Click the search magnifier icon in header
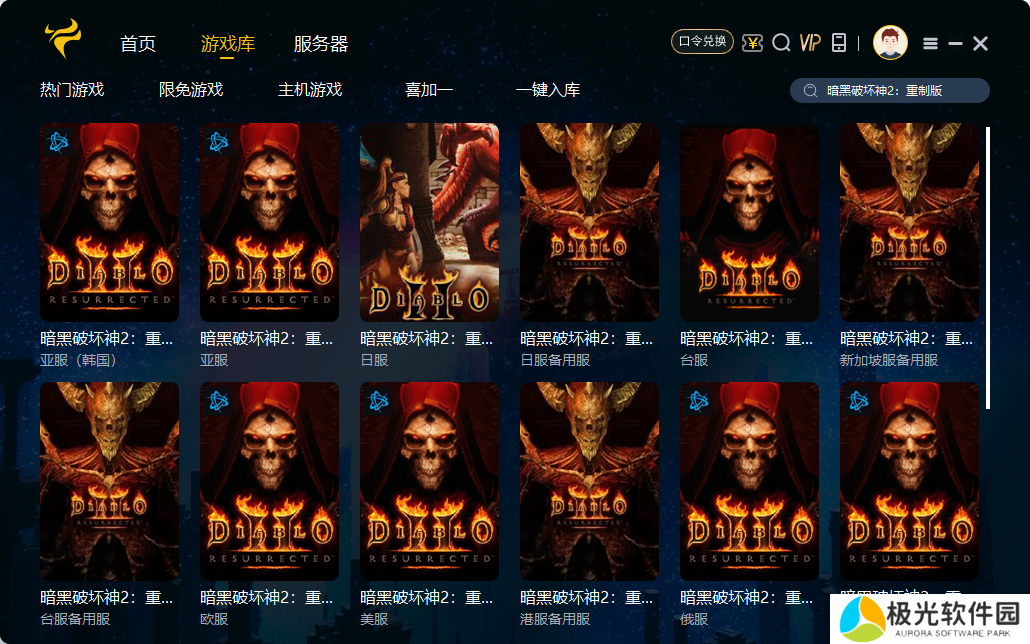This screenshot has height=644, width=1030. [x=781, y=42]
